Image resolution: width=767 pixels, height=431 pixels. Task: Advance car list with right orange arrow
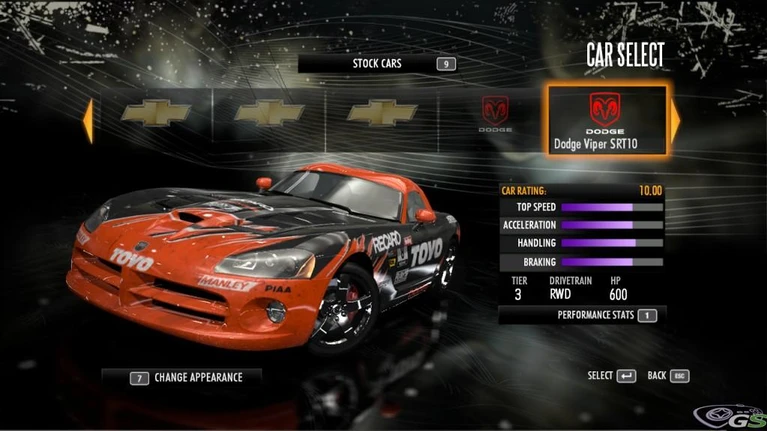click(675, 120)
